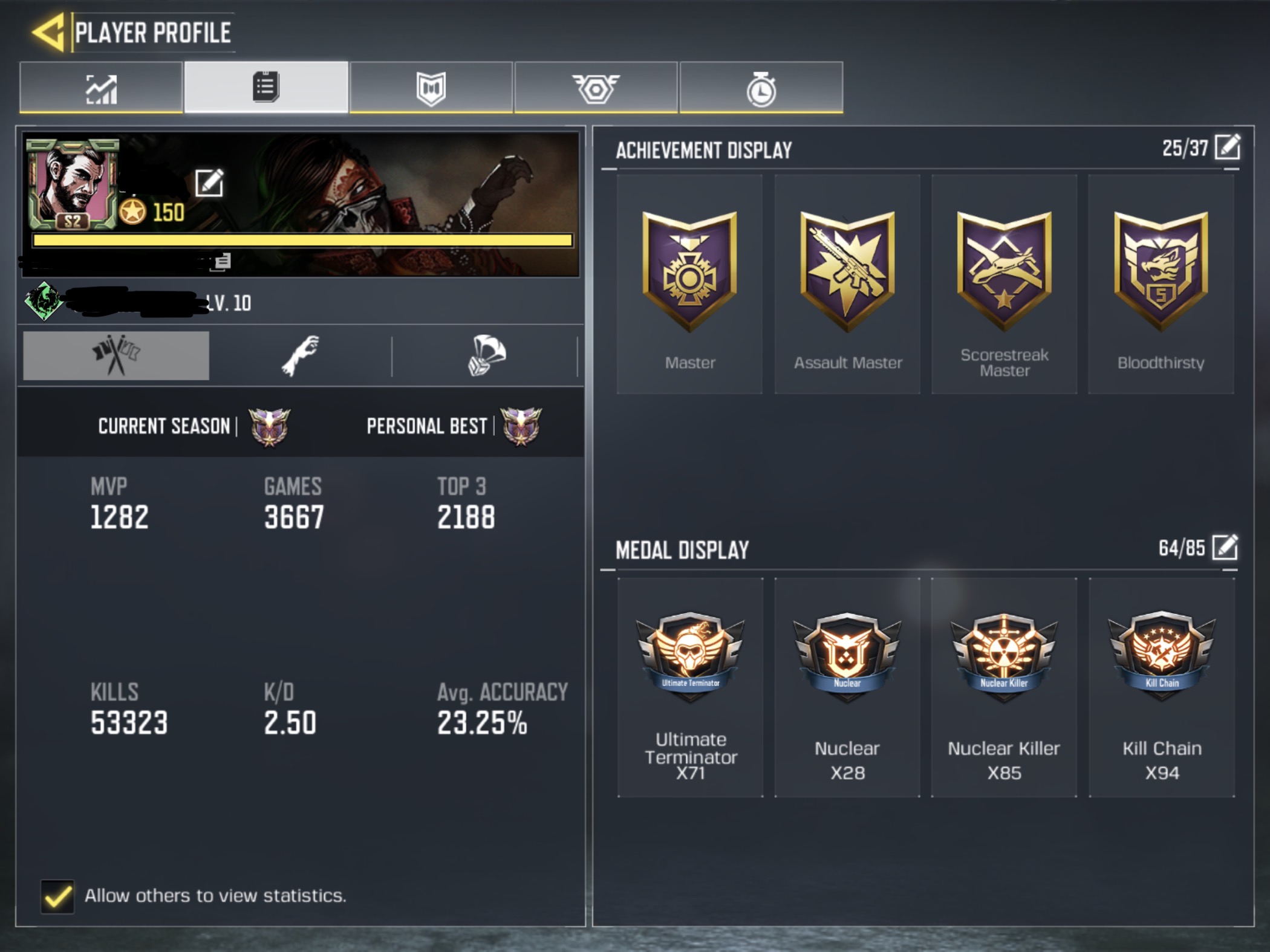Open the loadout book tab icon

tap(431, 88)
